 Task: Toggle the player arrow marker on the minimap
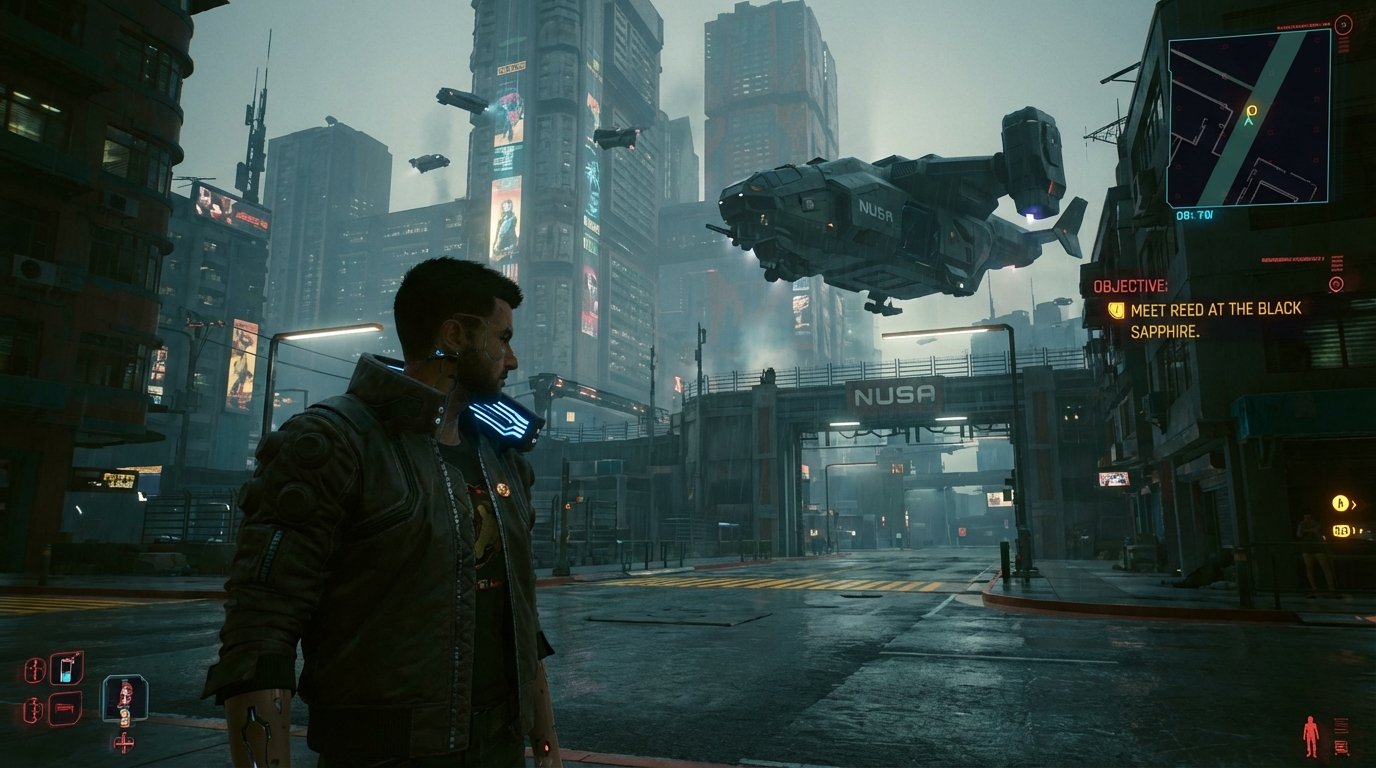pyautogui.click(x=1248, y=122)
